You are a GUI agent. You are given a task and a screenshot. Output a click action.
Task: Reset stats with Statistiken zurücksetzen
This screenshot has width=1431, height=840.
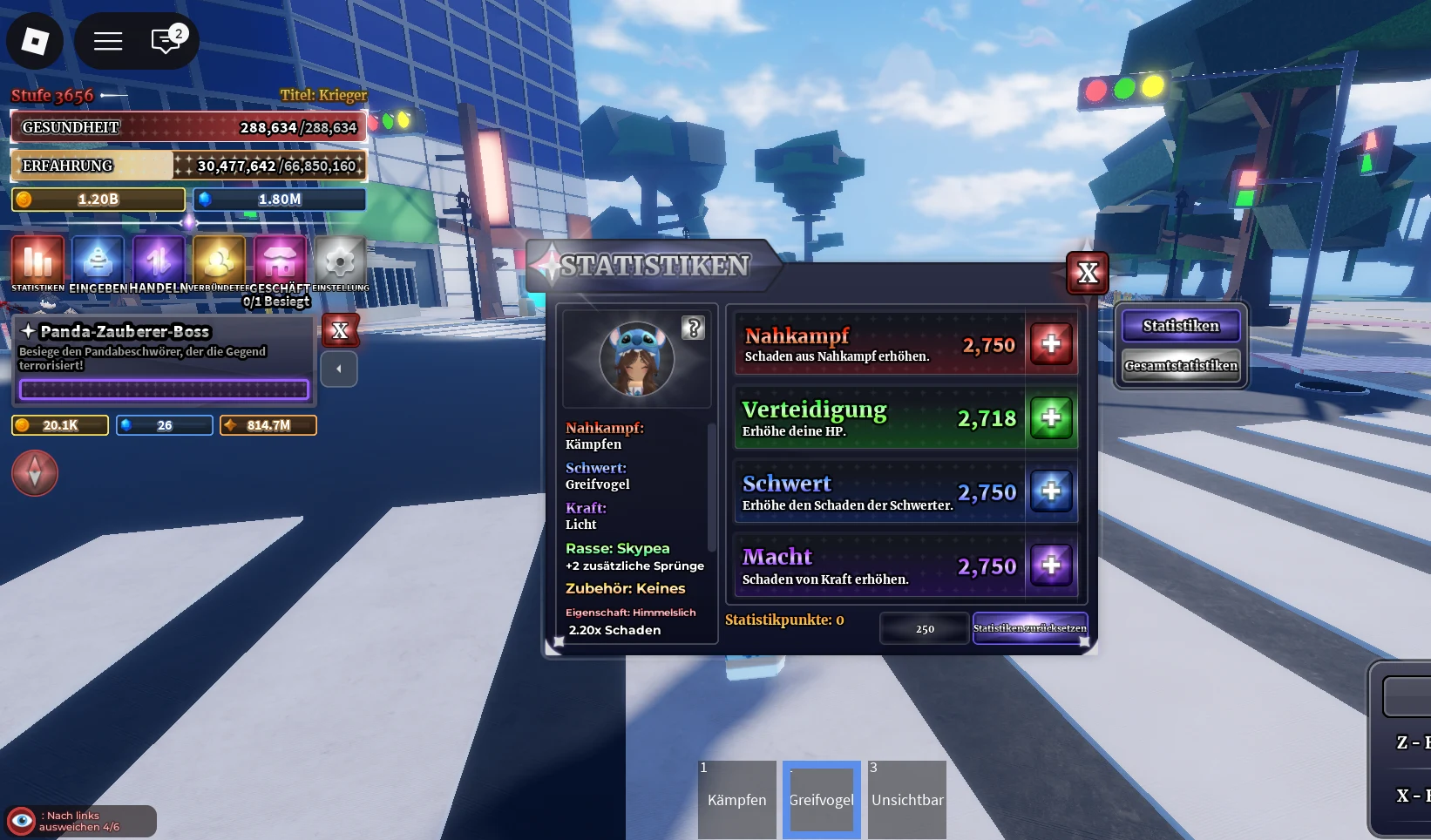1029,628
